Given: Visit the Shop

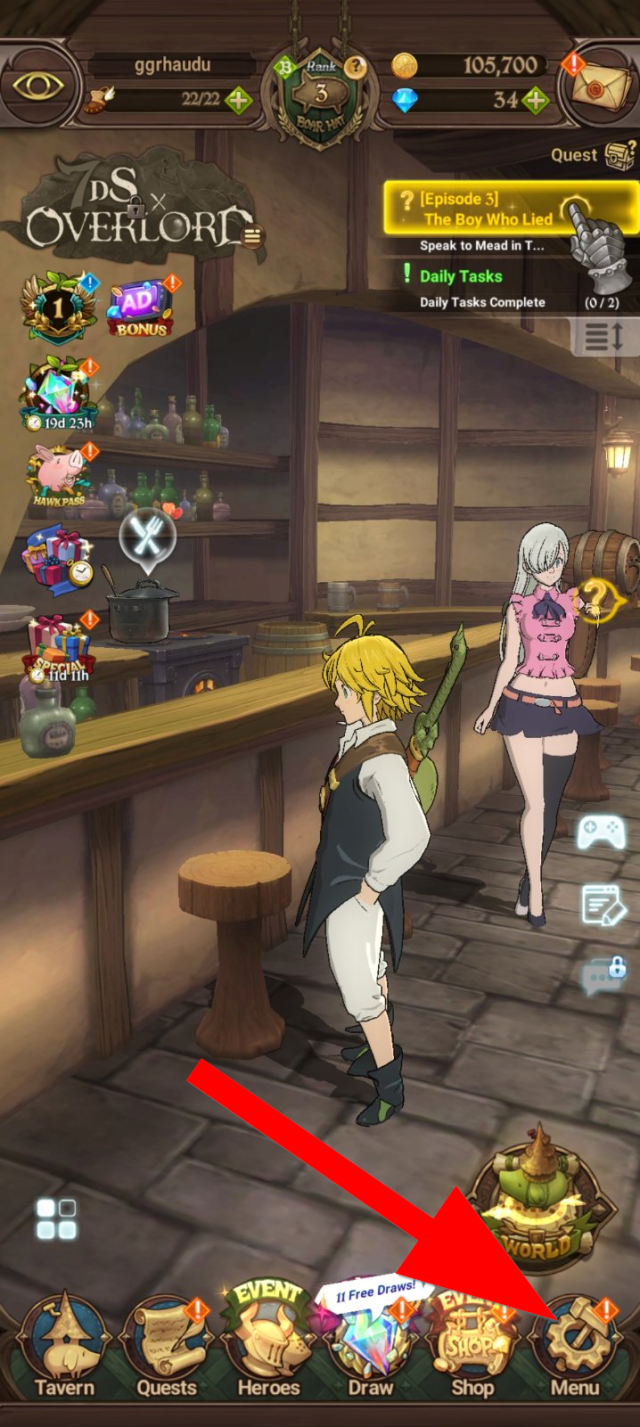Looking at the screenshot, I should [x=472, y=1345].
